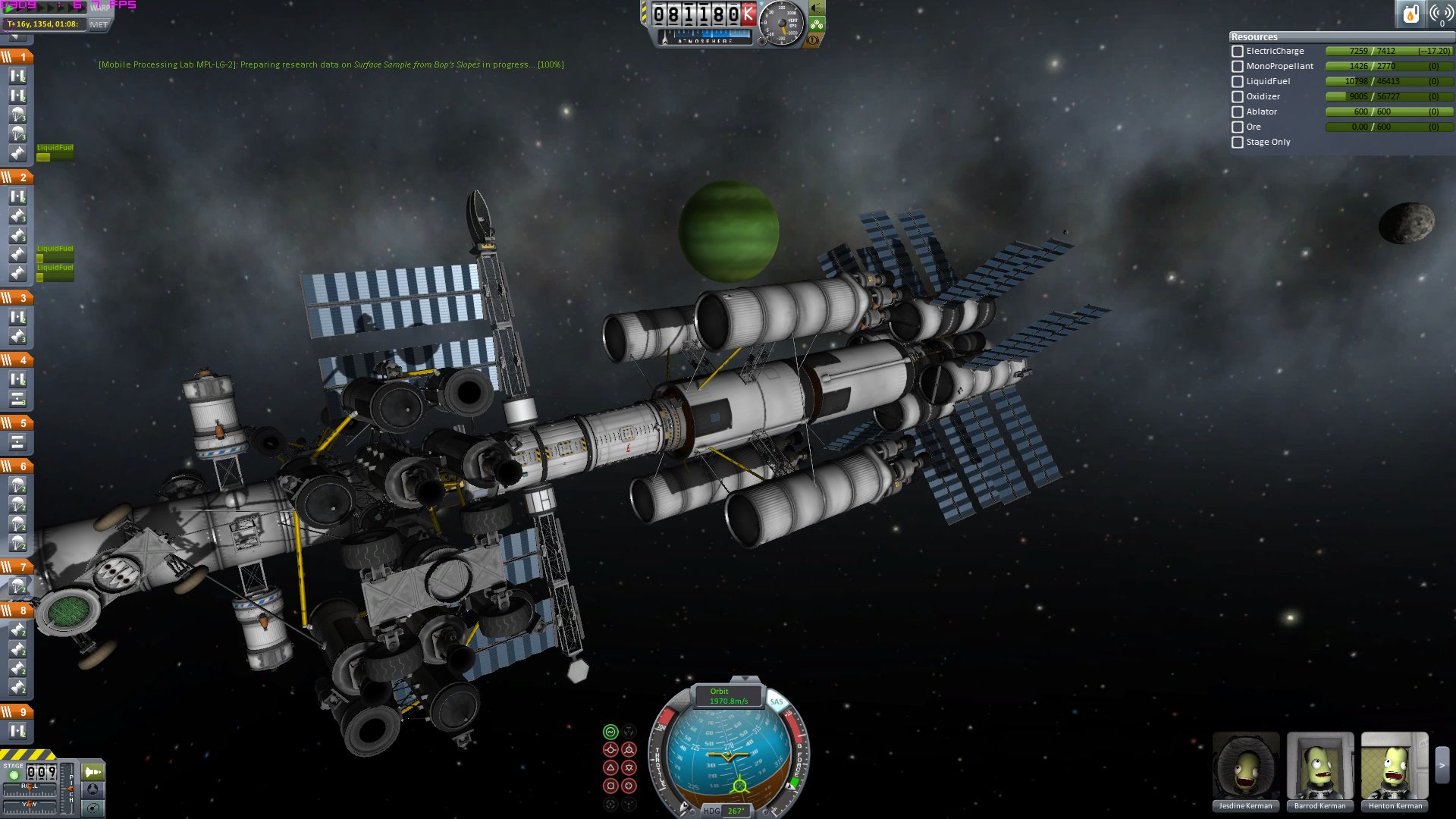
Task: Select the Ore resource checkbox
Action: (x=1238, y=127)
